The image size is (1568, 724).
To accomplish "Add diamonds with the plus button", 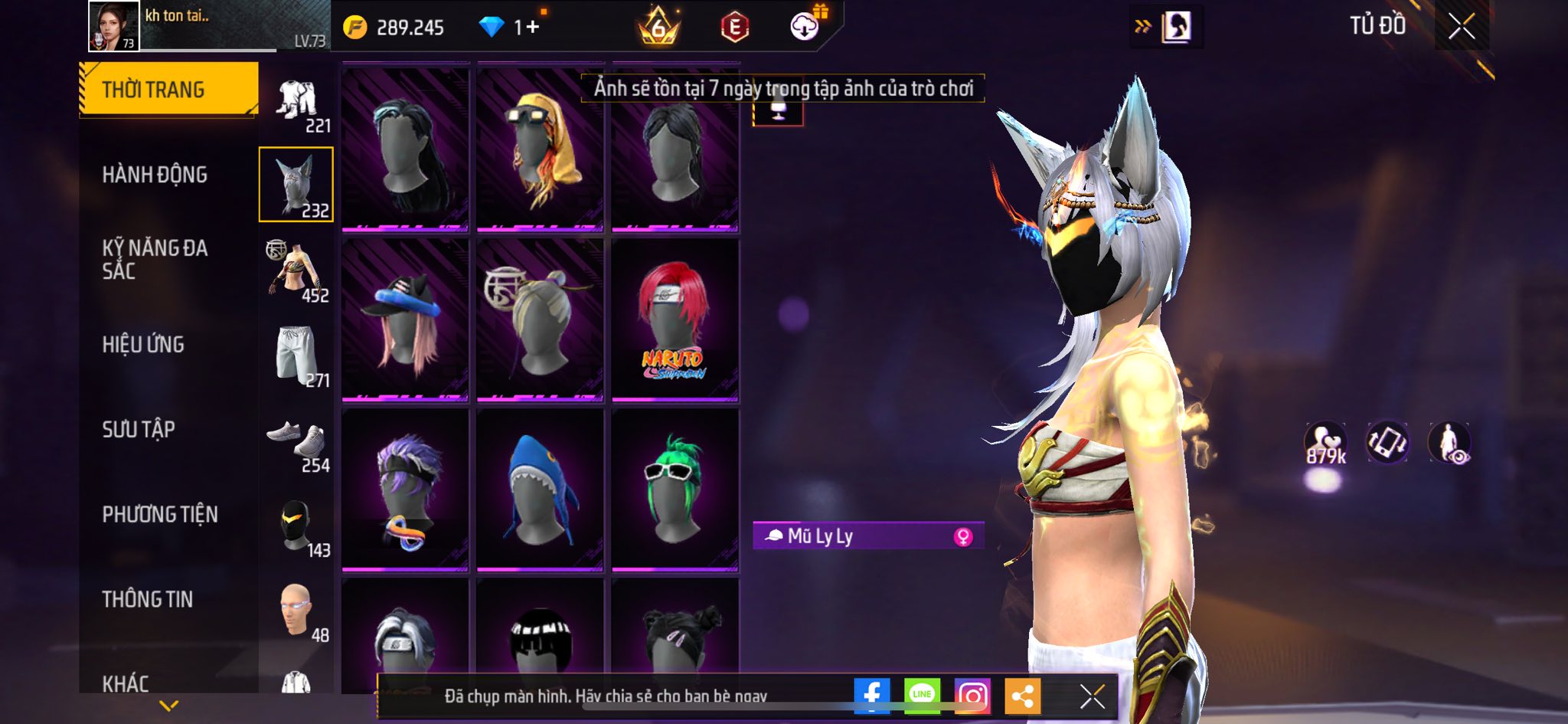I will (x=532, y=28).
